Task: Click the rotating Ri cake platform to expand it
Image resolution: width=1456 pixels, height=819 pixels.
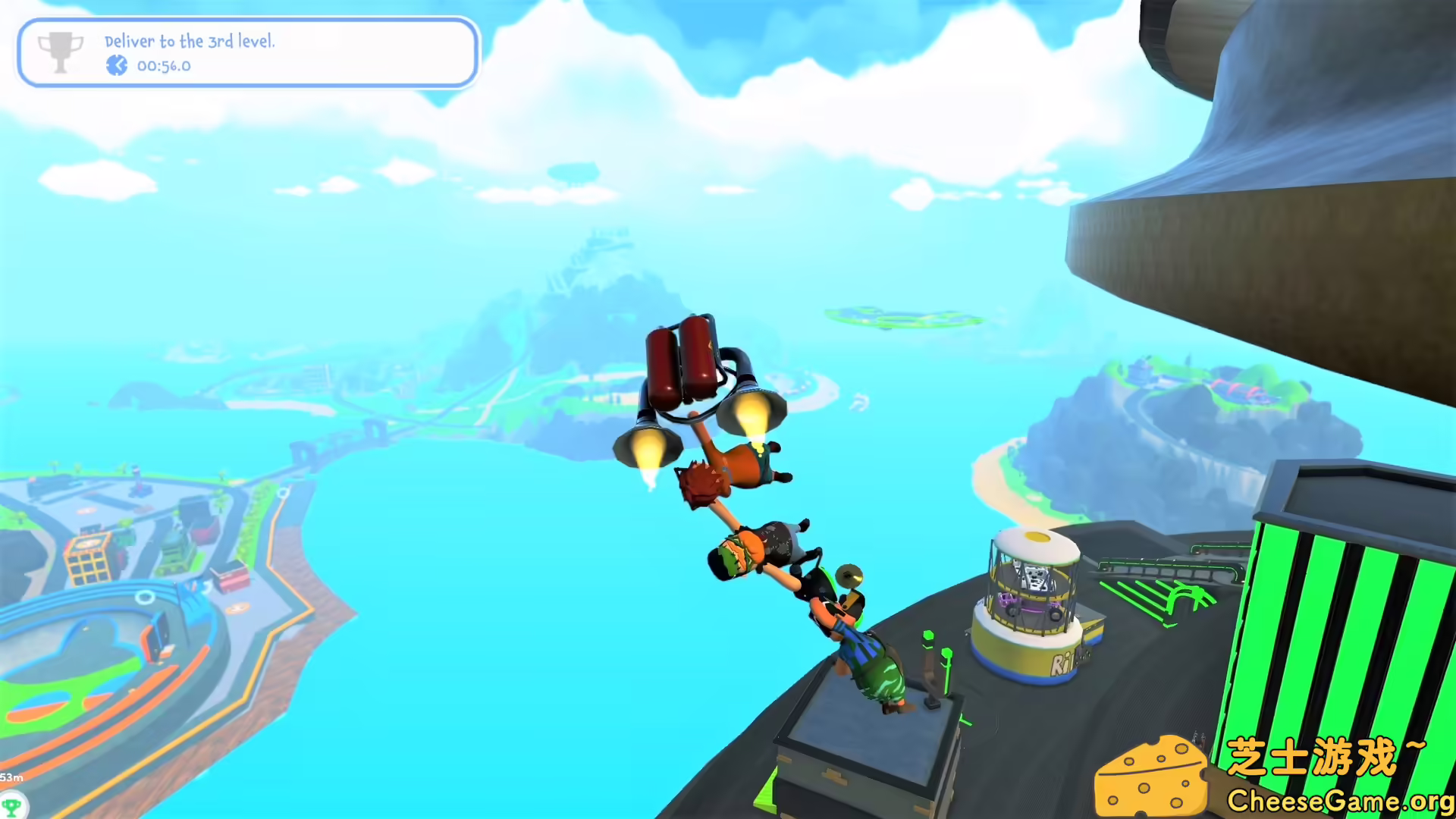Action: [1031, 599]
